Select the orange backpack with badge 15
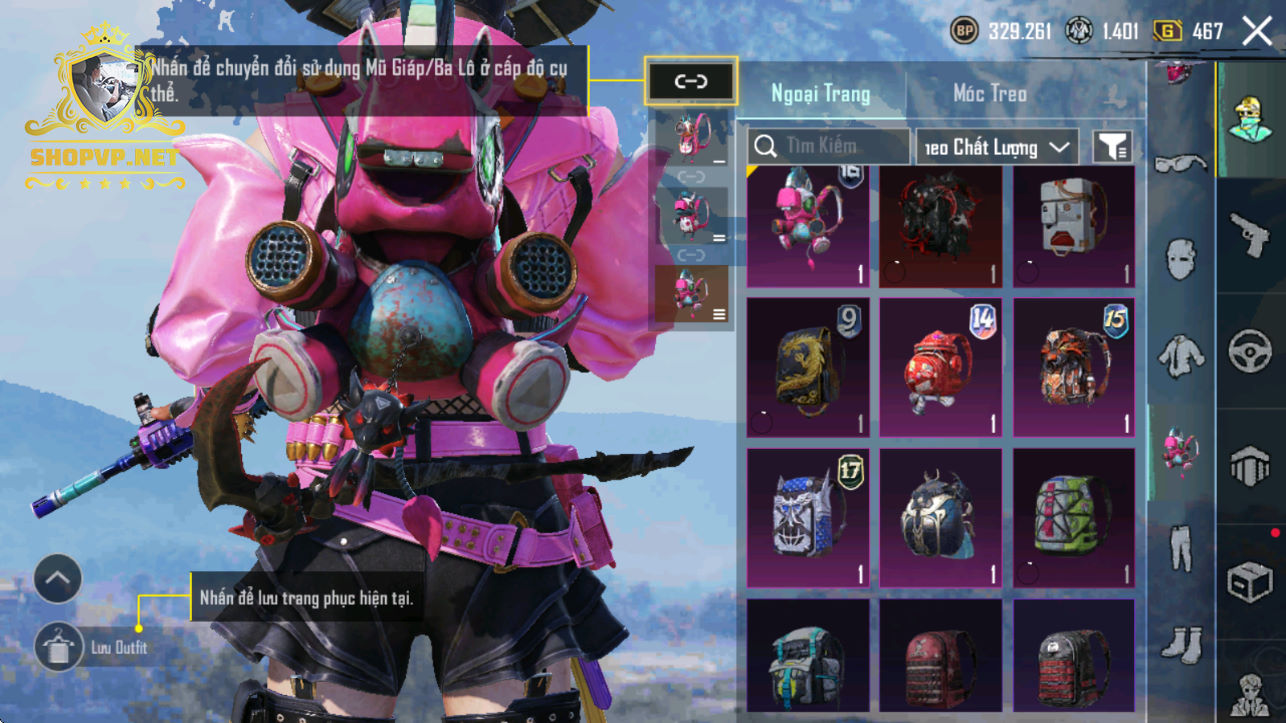 click(x=1074, y=367)
